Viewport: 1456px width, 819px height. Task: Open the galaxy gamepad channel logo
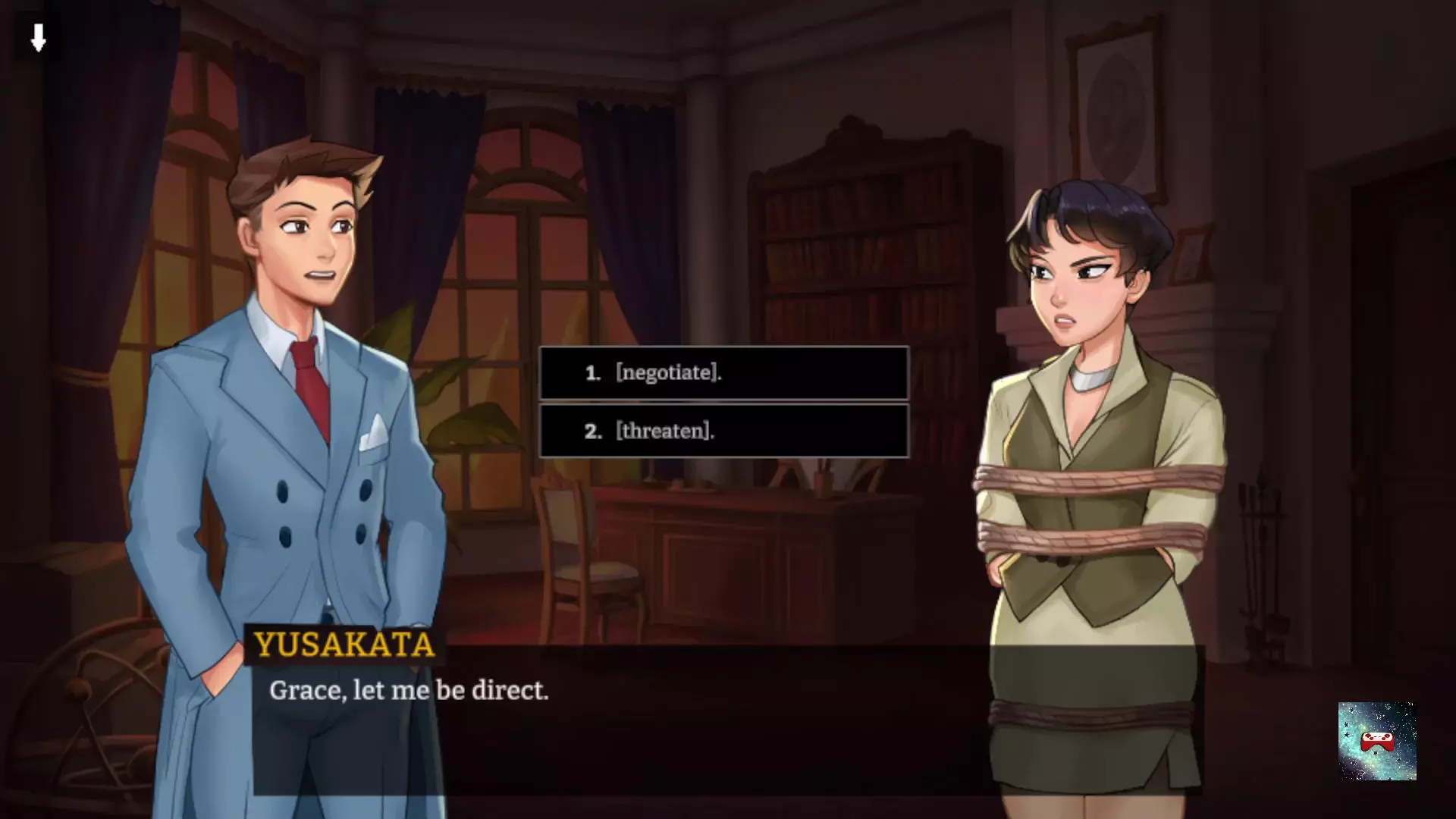click(1376, 741)
